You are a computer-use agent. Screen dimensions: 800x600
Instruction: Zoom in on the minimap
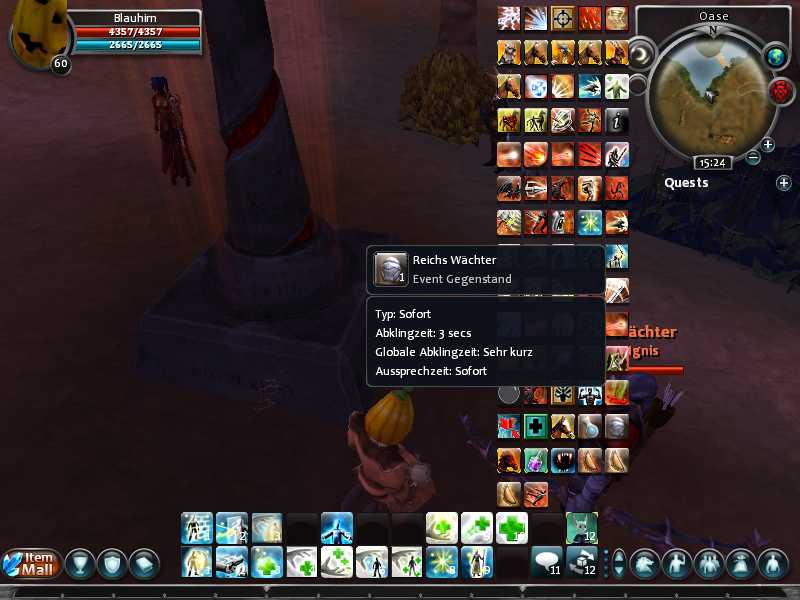pyautogui.click(x=768, y=145)
